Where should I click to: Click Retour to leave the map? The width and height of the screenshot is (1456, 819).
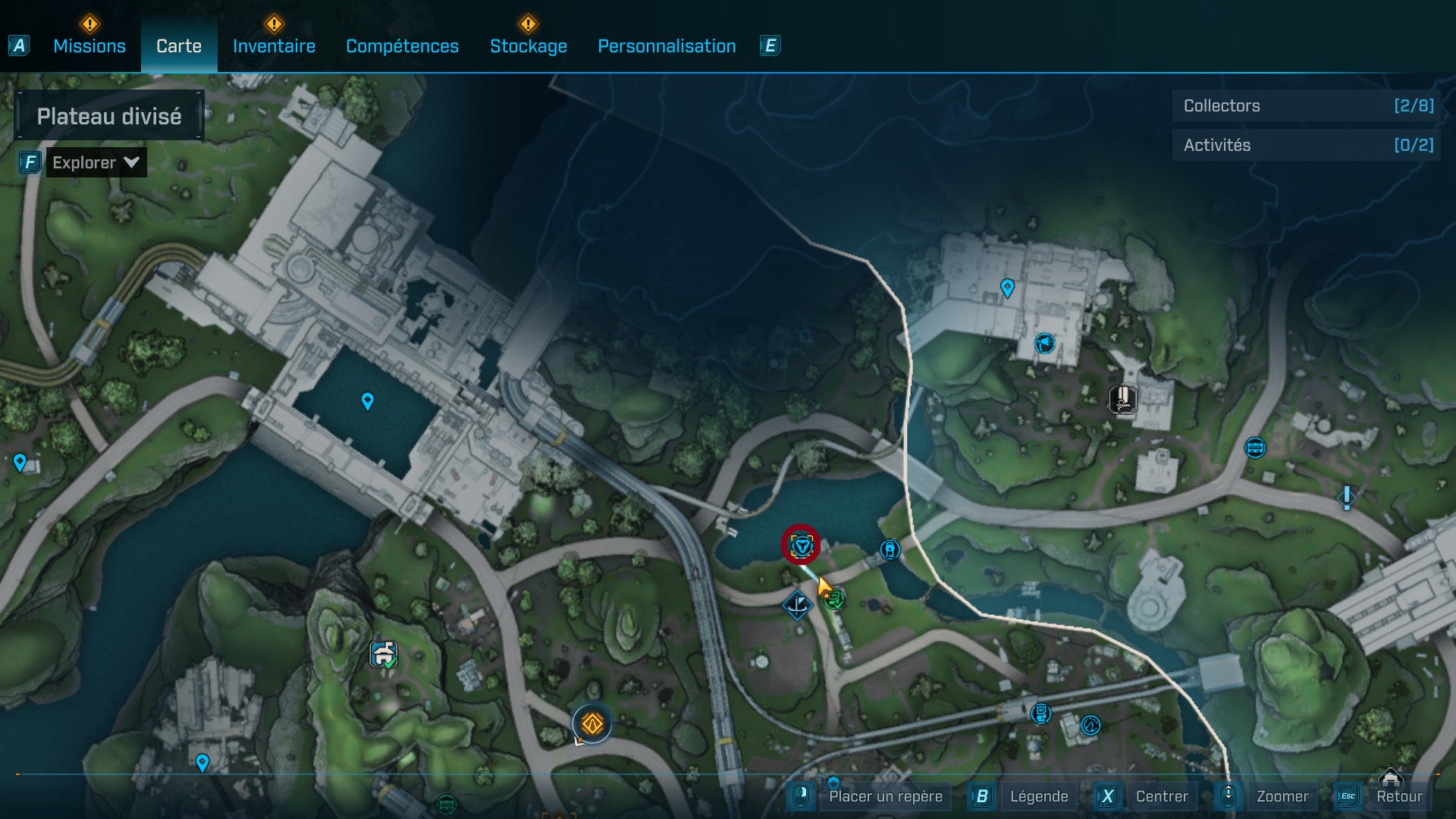click(x=1398, y=796)
